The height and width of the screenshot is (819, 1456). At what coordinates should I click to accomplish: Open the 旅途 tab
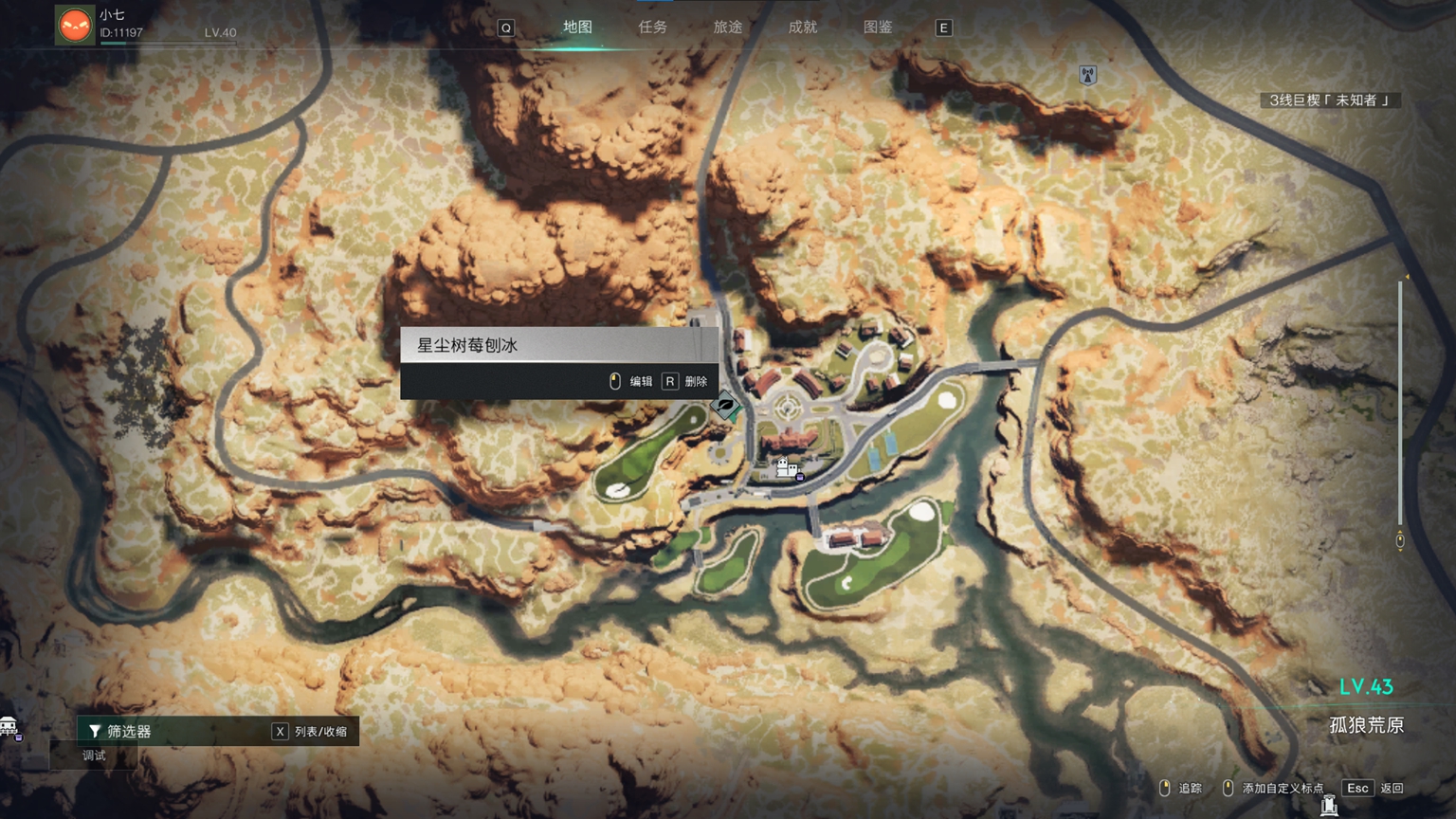coord(727,27)
